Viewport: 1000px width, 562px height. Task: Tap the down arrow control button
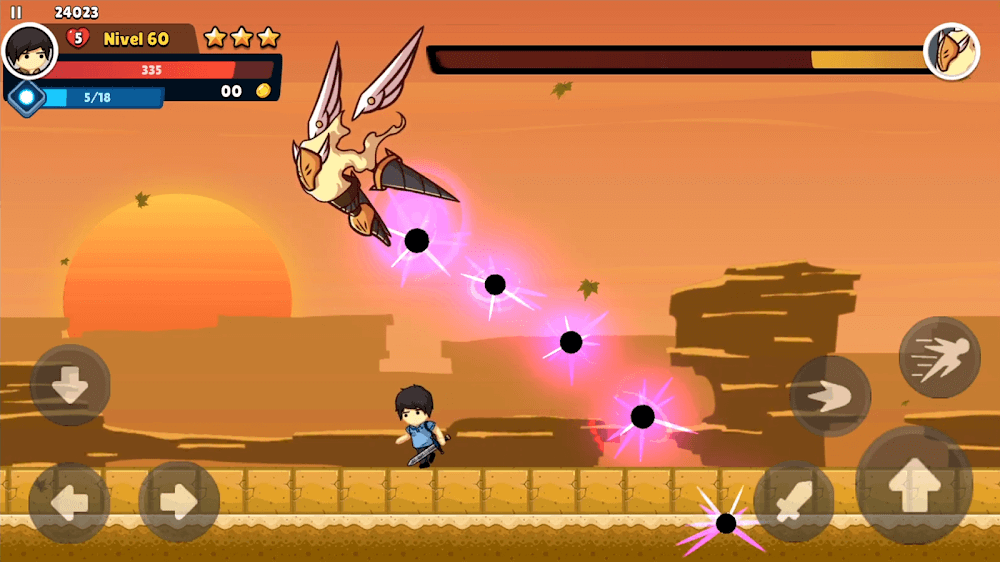click(70, 385)
